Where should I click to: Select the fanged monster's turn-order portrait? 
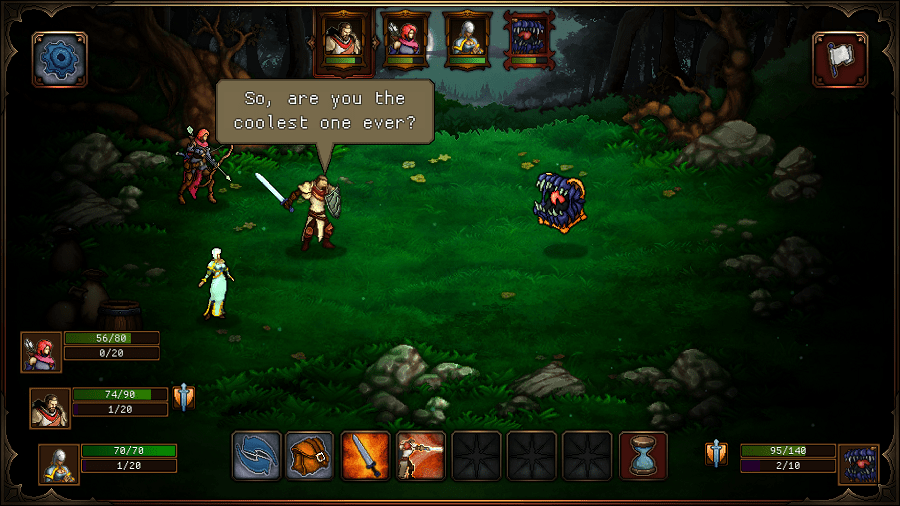(527, 41)
